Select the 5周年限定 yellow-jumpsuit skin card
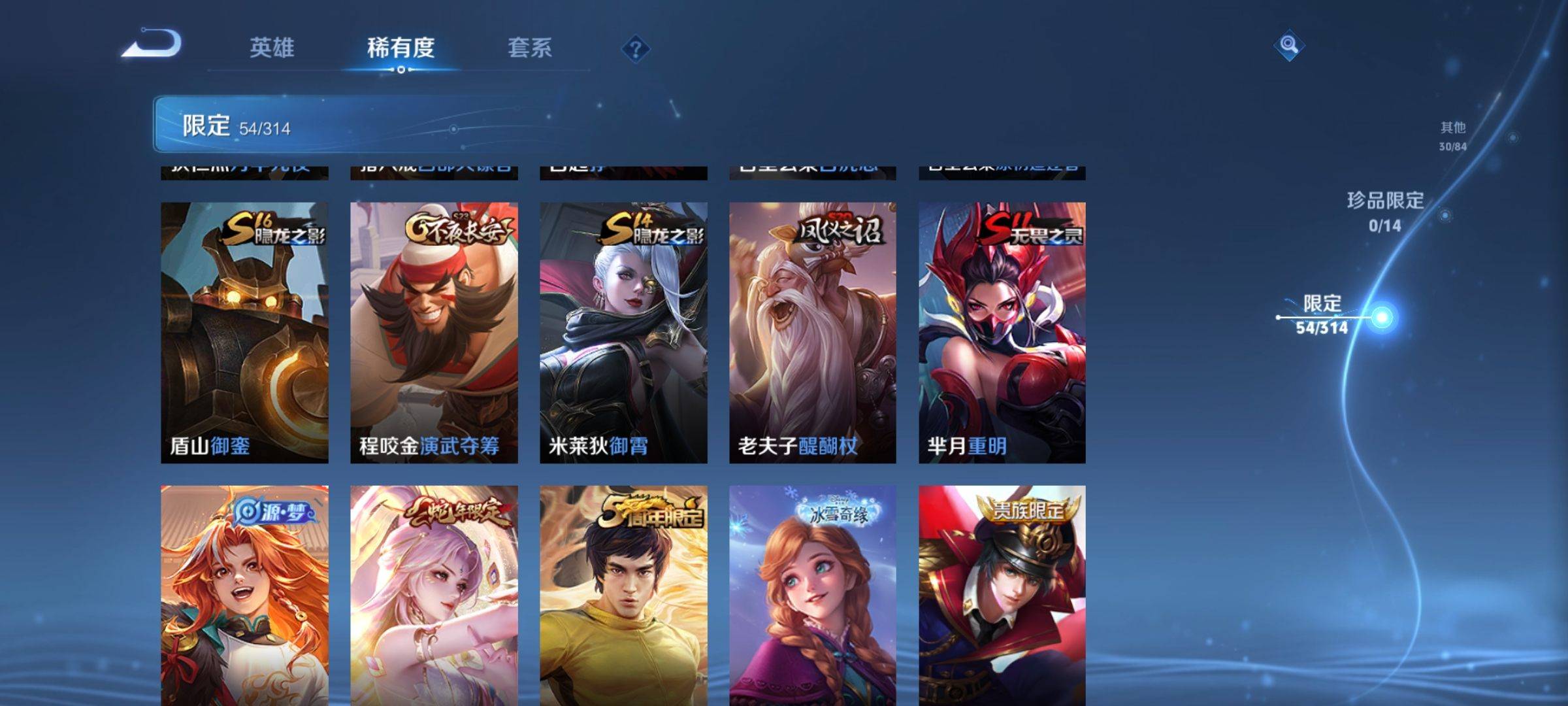1568x706 pixels. point(623,595)
